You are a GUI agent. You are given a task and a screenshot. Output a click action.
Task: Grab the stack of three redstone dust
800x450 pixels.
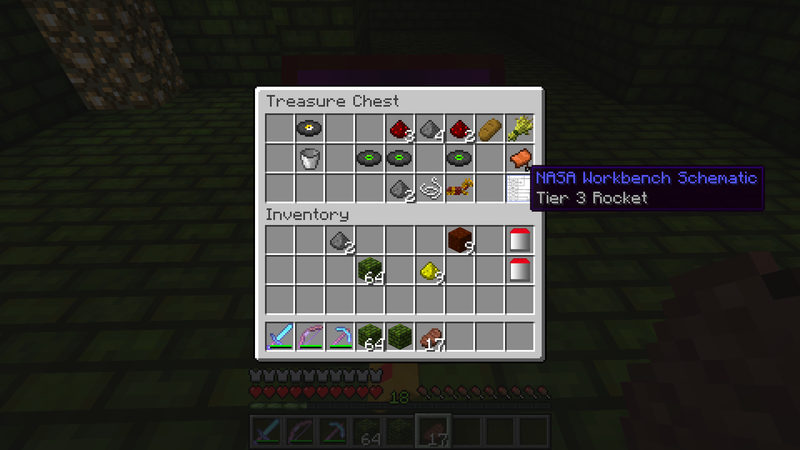[399, 128]
